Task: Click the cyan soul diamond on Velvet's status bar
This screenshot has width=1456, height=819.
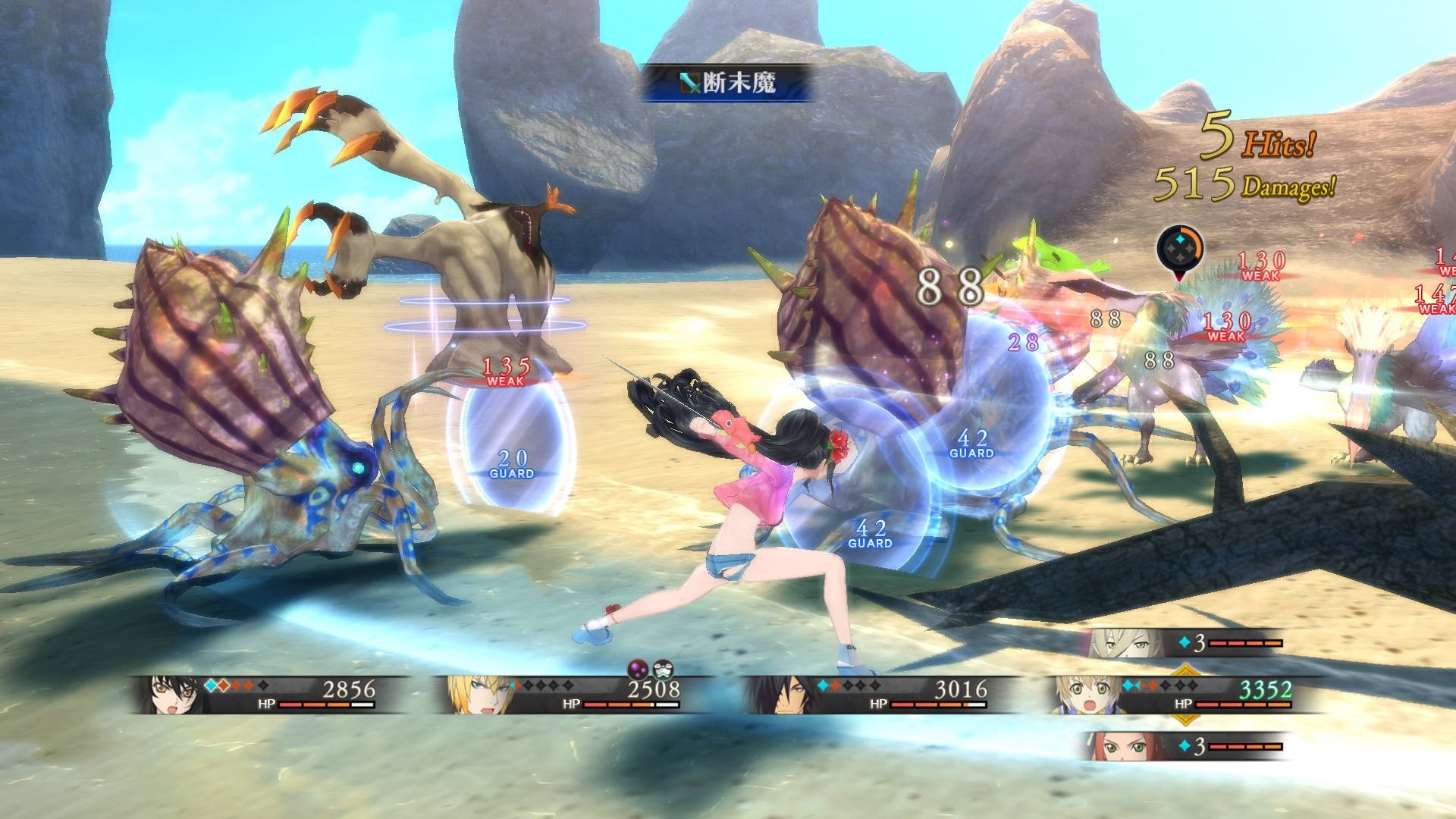Action: [x=210, y=685]
